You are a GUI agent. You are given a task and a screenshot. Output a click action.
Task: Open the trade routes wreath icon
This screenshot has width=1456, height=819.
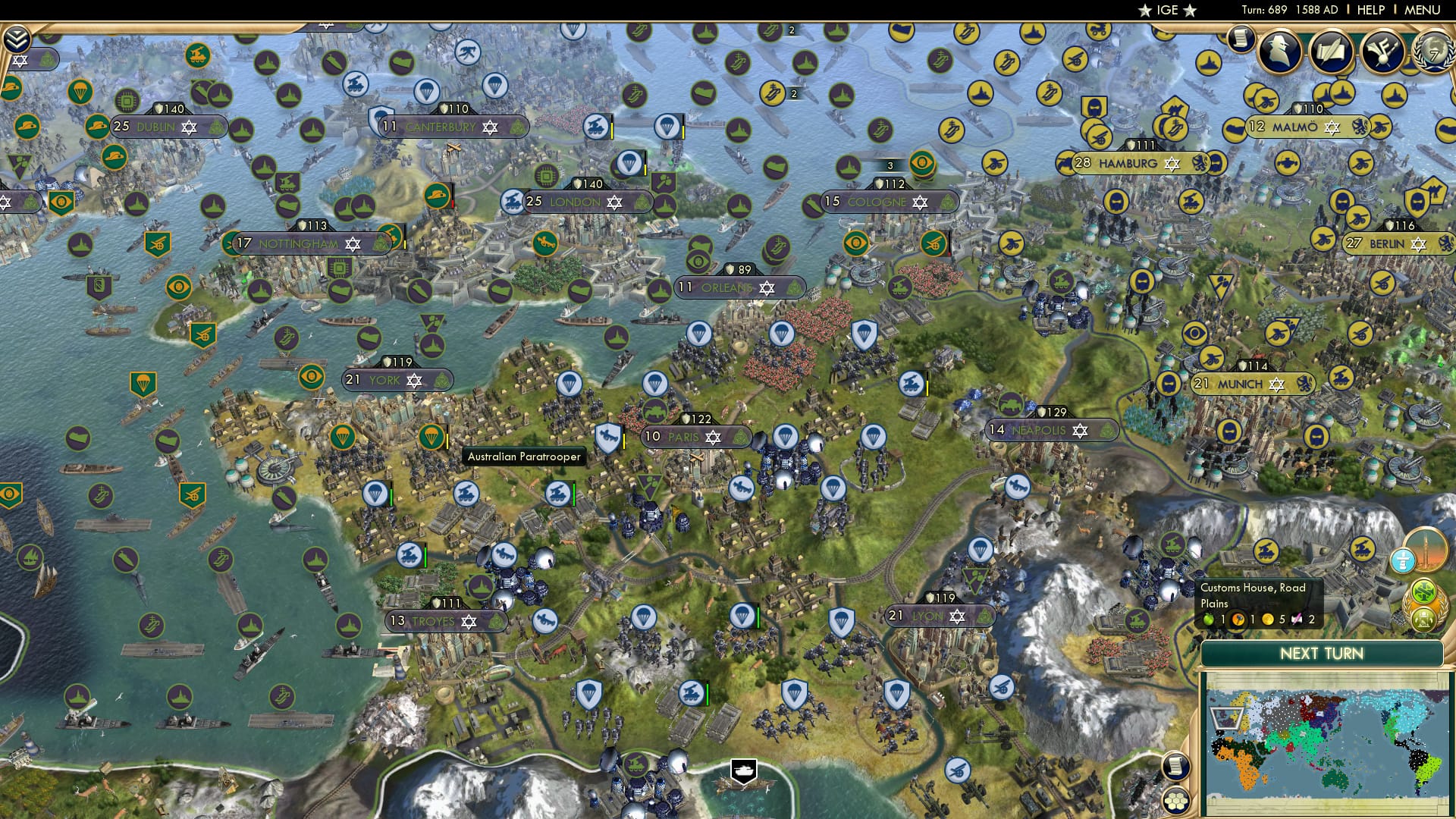click(1423, 592)
